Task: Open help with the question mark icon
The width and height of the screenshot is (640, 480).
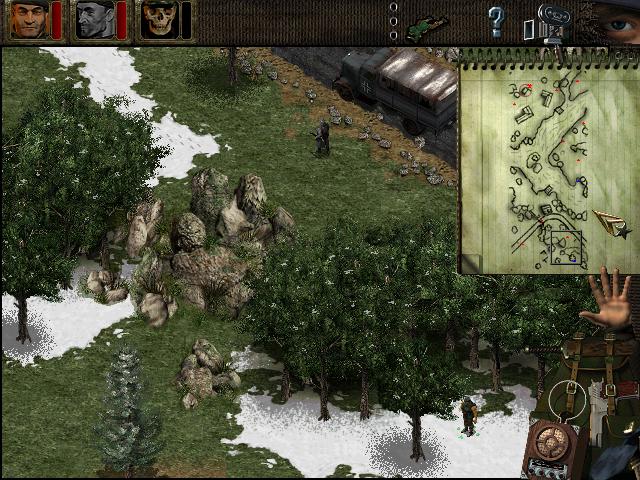Action: 496,20
